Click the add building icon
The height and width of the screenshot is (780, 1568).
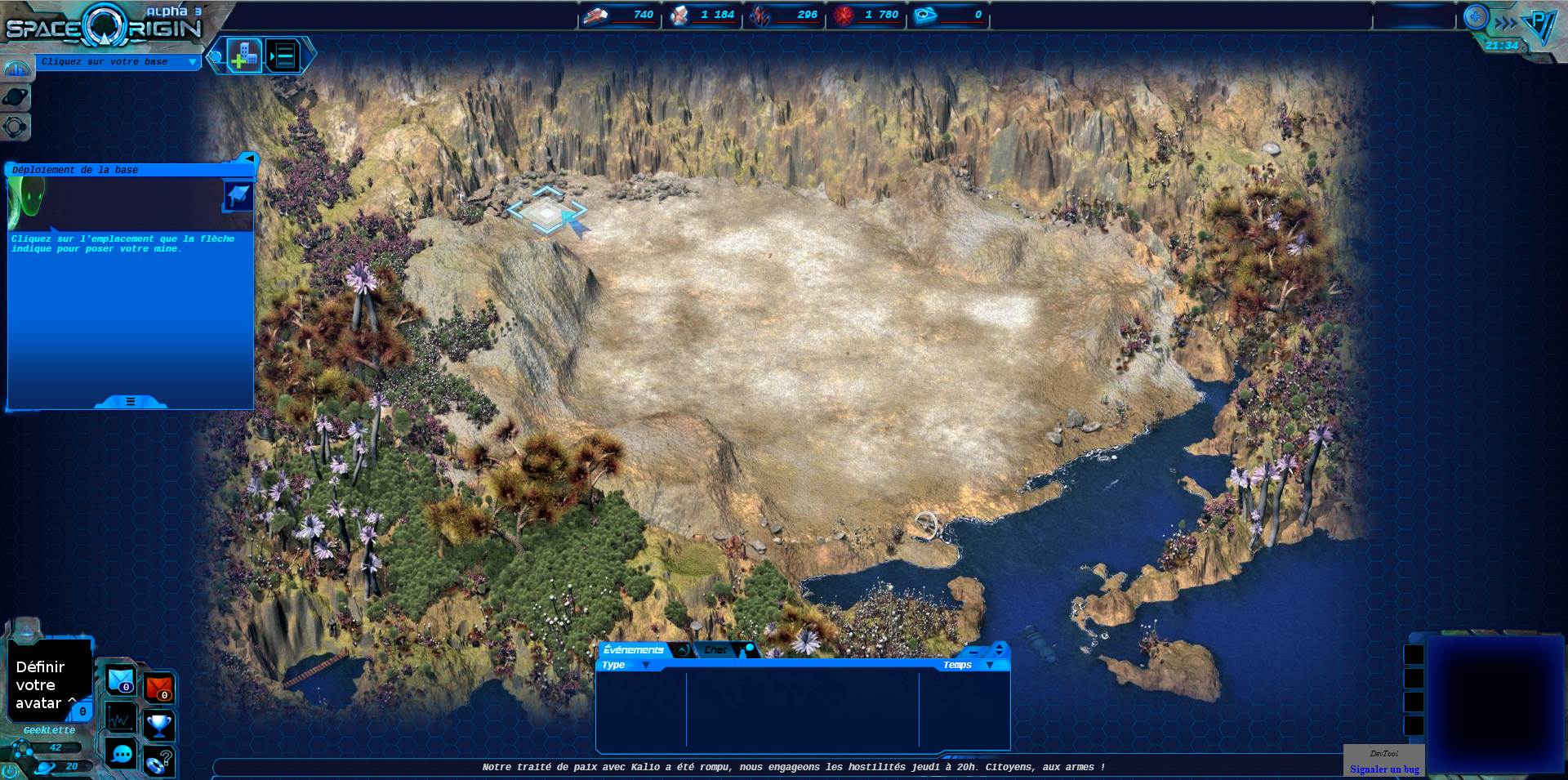point(244,56)
